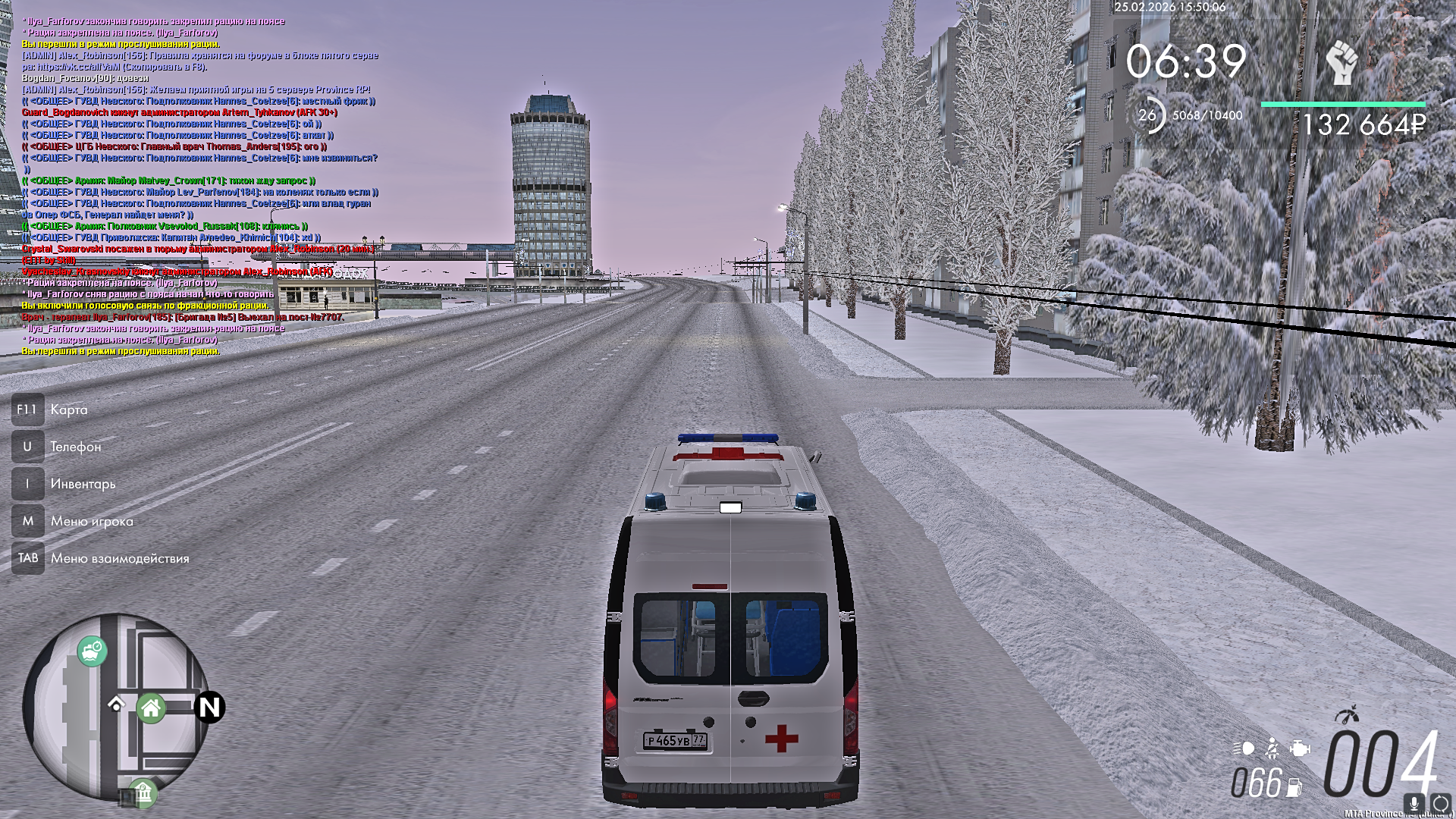The height and width of the screenshot is (819, 1456).
Task: Toggle the headlights indicator icon
Action: point(1244,748)
